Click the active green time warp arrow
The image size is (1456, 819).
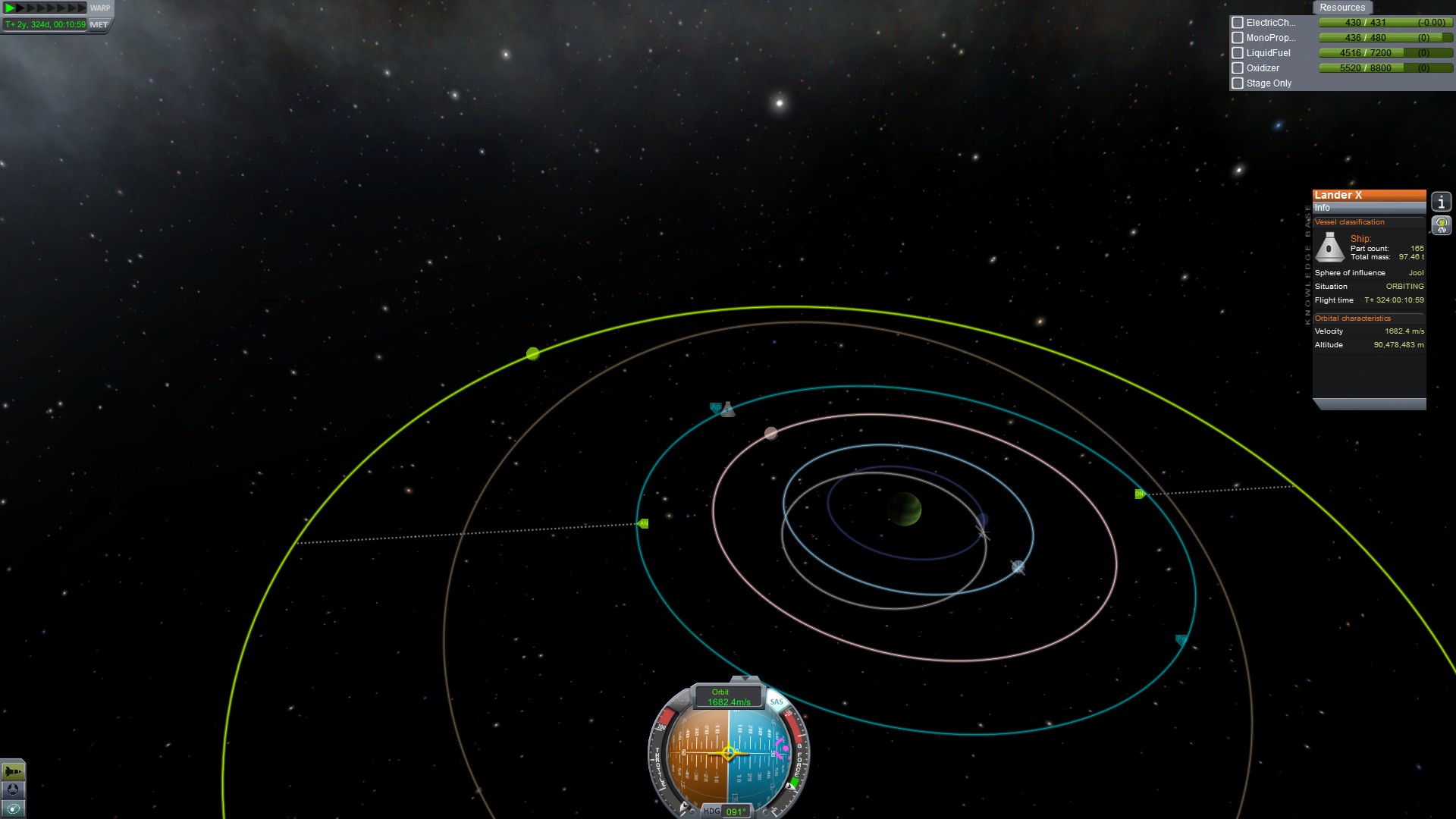tap(11, 8)
